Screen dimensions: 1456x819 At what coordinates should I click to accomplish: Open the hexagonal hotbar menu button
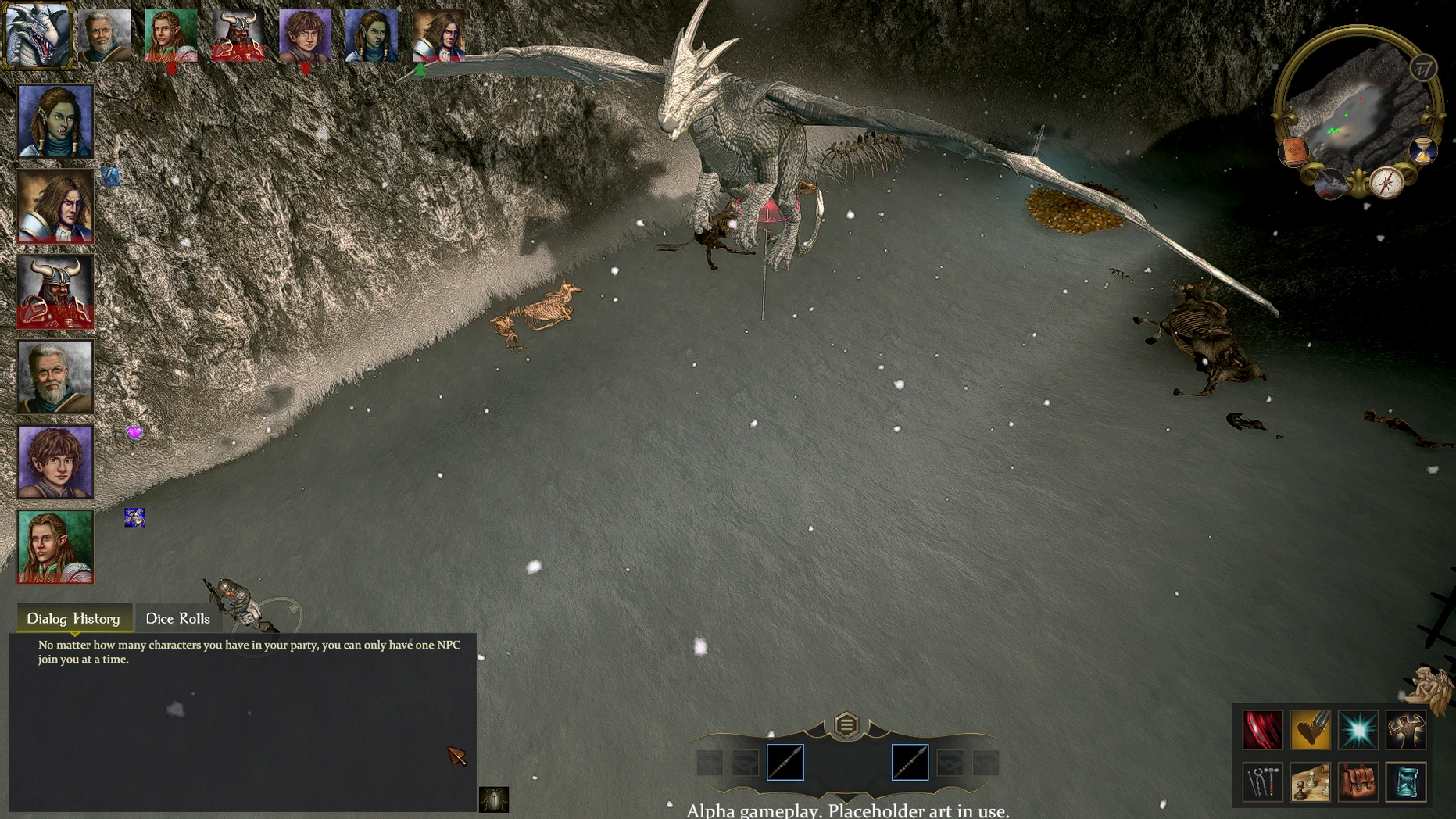click(x=846, y=725)
